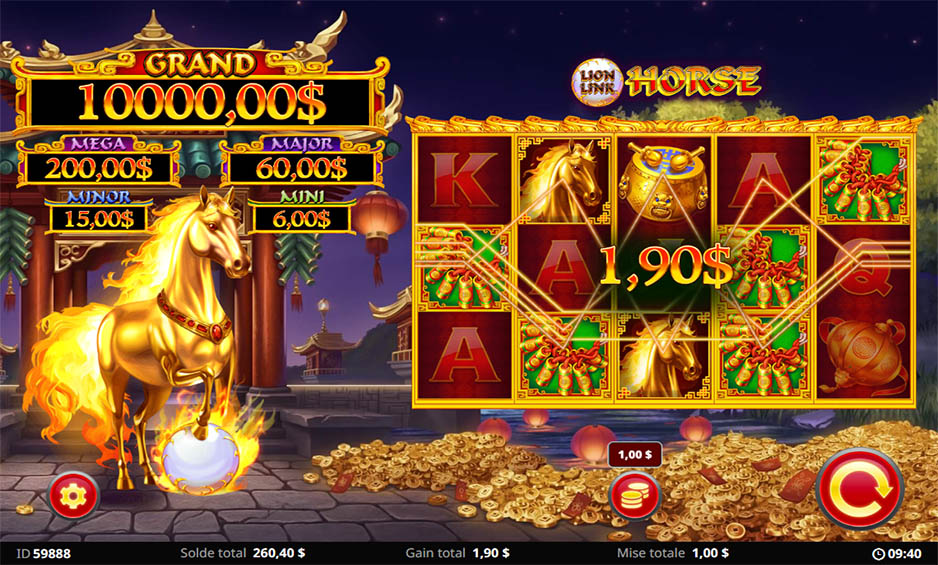Spin the reels with the red arrow button

point(859,488)
